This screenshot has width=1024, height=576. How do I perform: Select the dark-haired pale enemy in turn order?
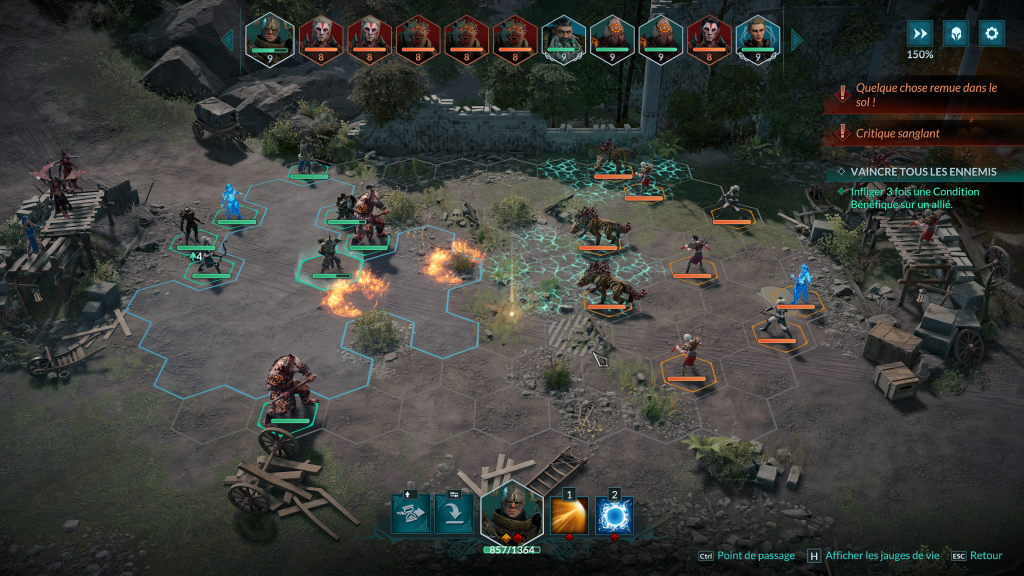710,40
